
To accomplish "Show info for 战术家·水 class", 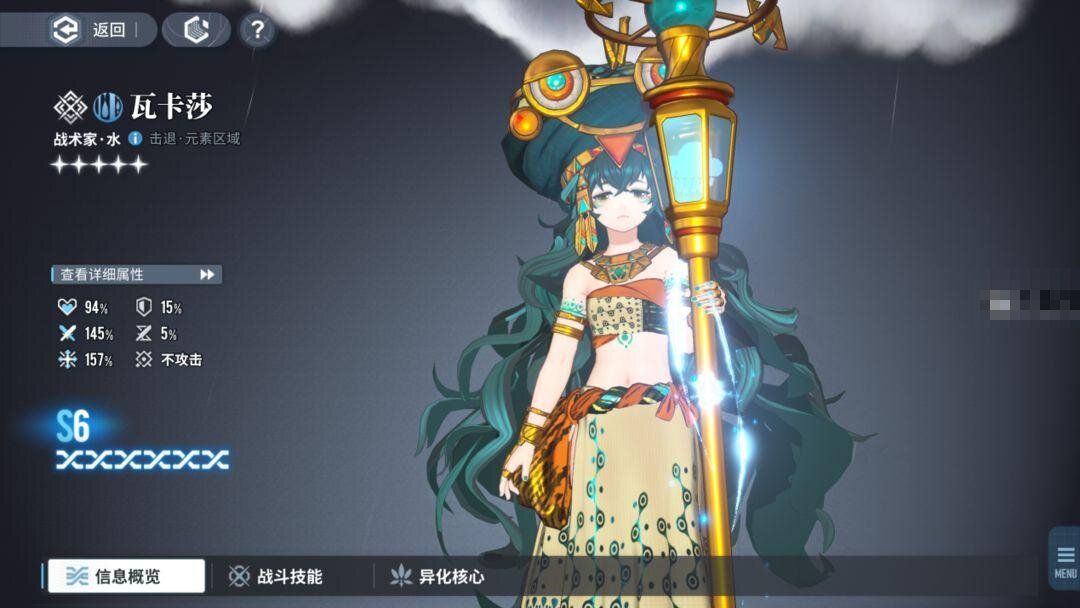I will tap(135, 139).
